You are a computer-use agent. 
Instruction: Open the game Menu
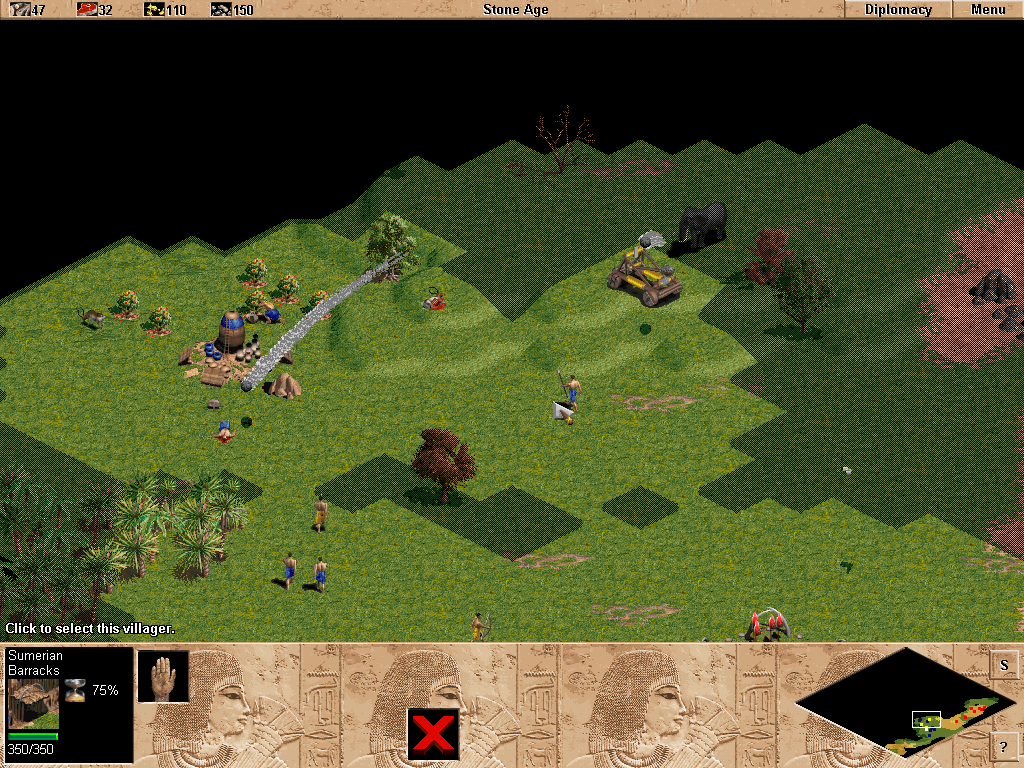987,10
